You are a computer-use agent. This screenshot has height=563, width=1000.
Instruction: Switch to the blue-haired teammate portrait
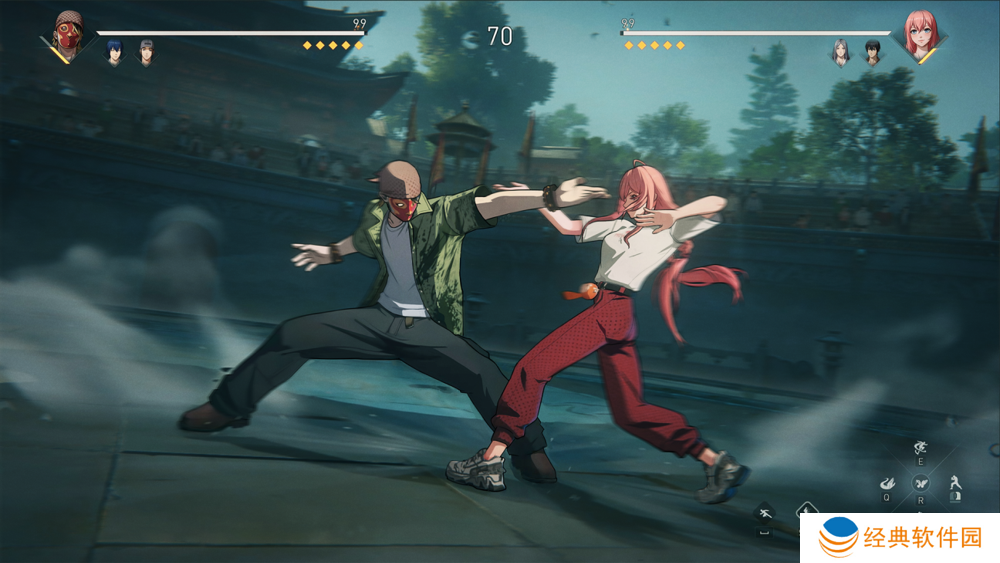[114, 51]
